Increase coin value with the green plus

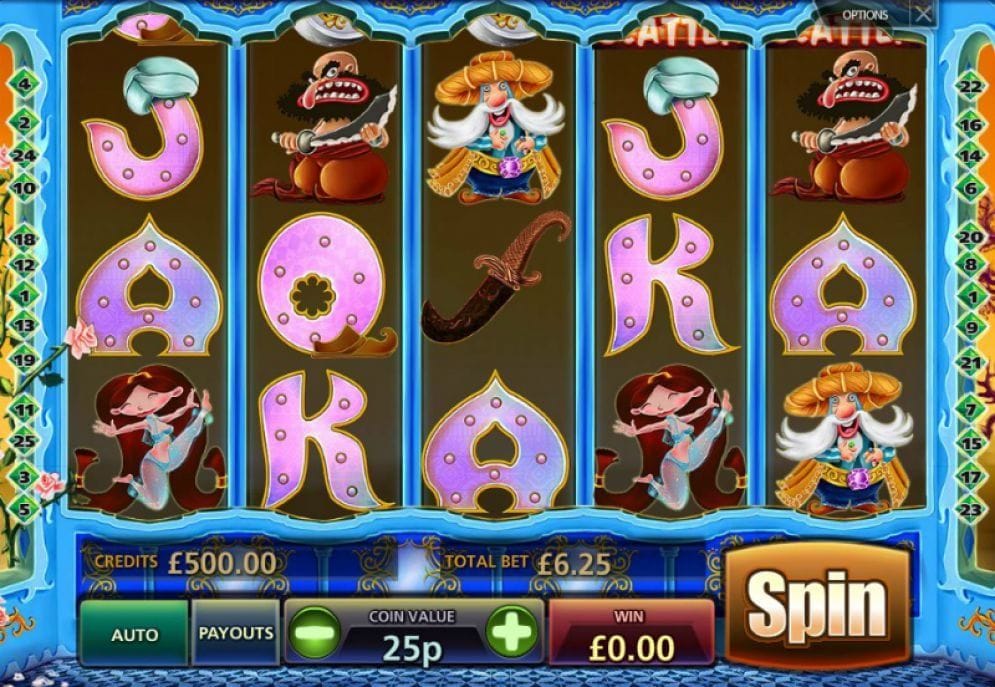click(x=512, y=633)
